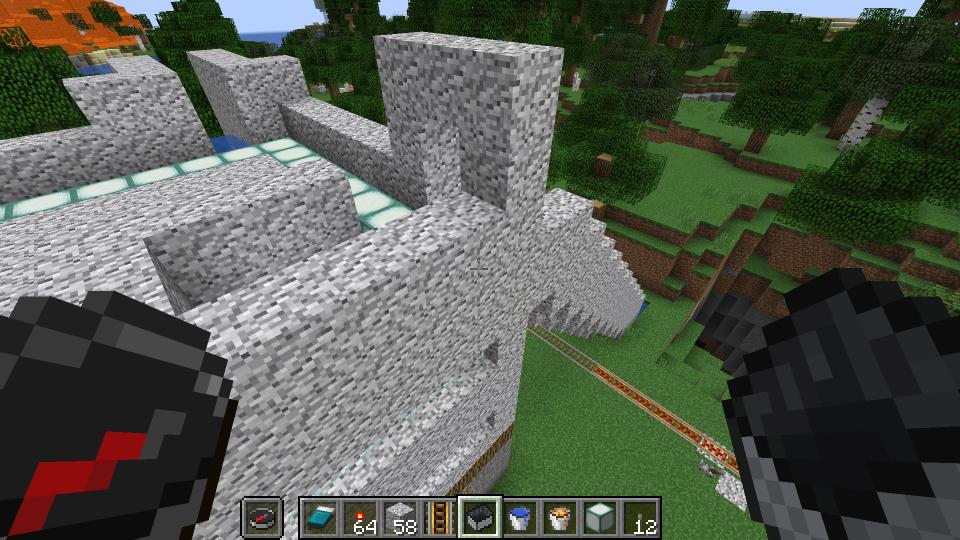
Task: Select the diorite block stack of 58
Action: click(x=399, y=518)
